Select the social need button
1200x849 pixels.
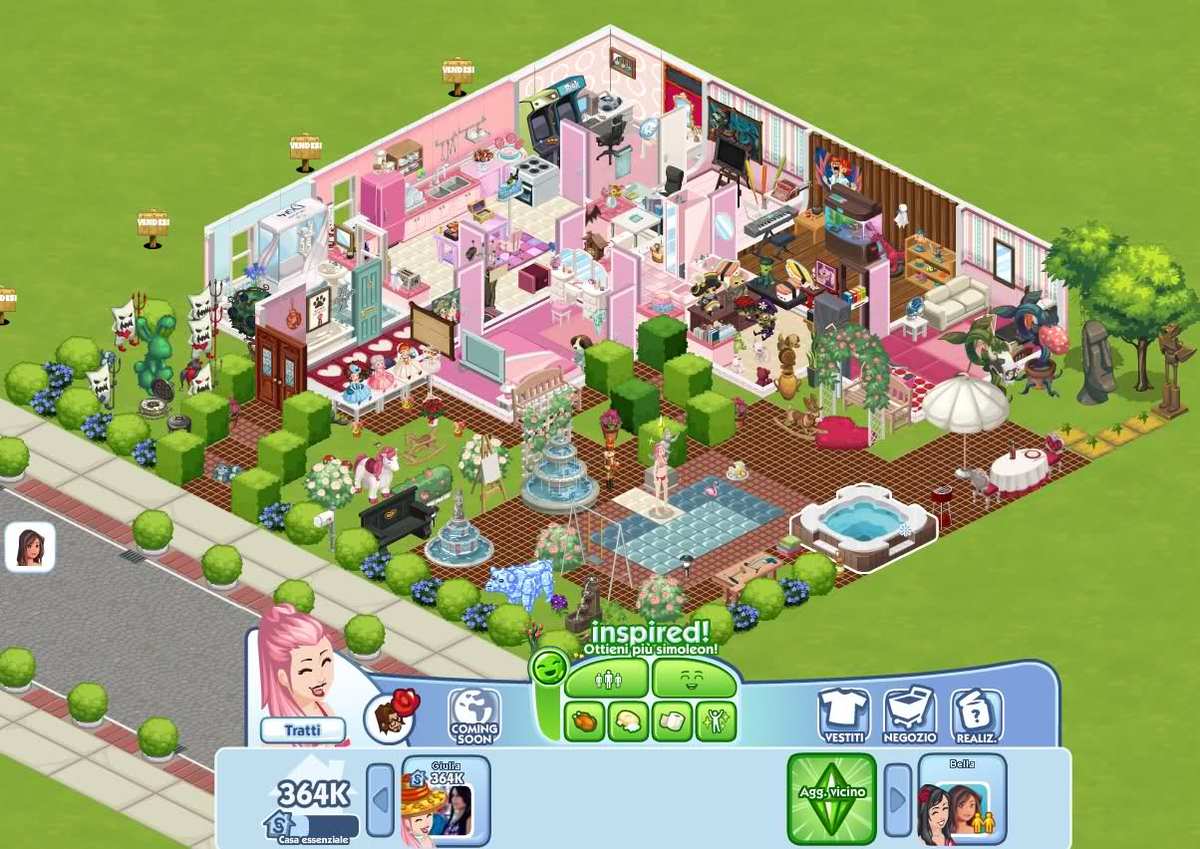[606, 679]
